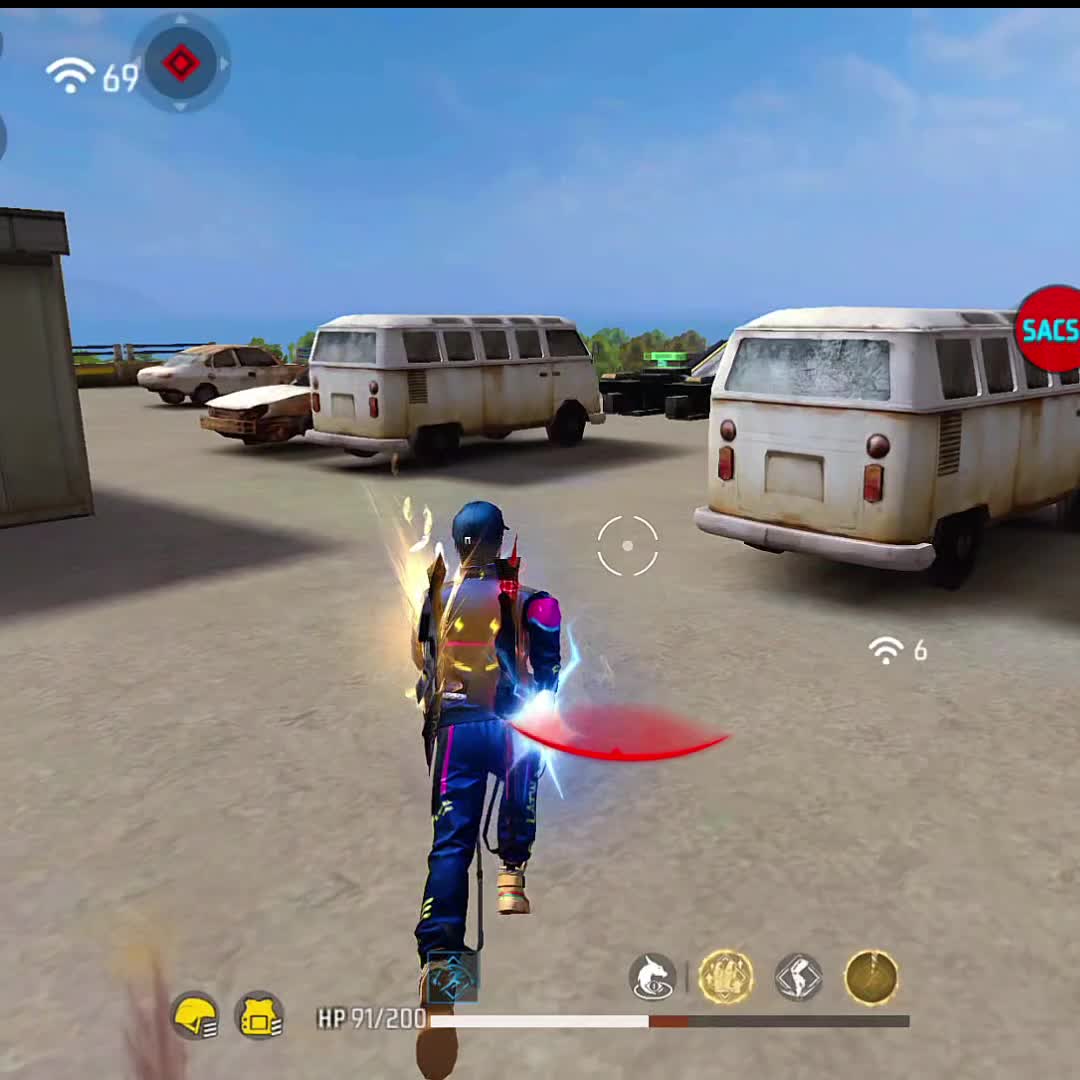Tap the red SACS button
1080x1080 pixels.
click(x=1048, y=330)
